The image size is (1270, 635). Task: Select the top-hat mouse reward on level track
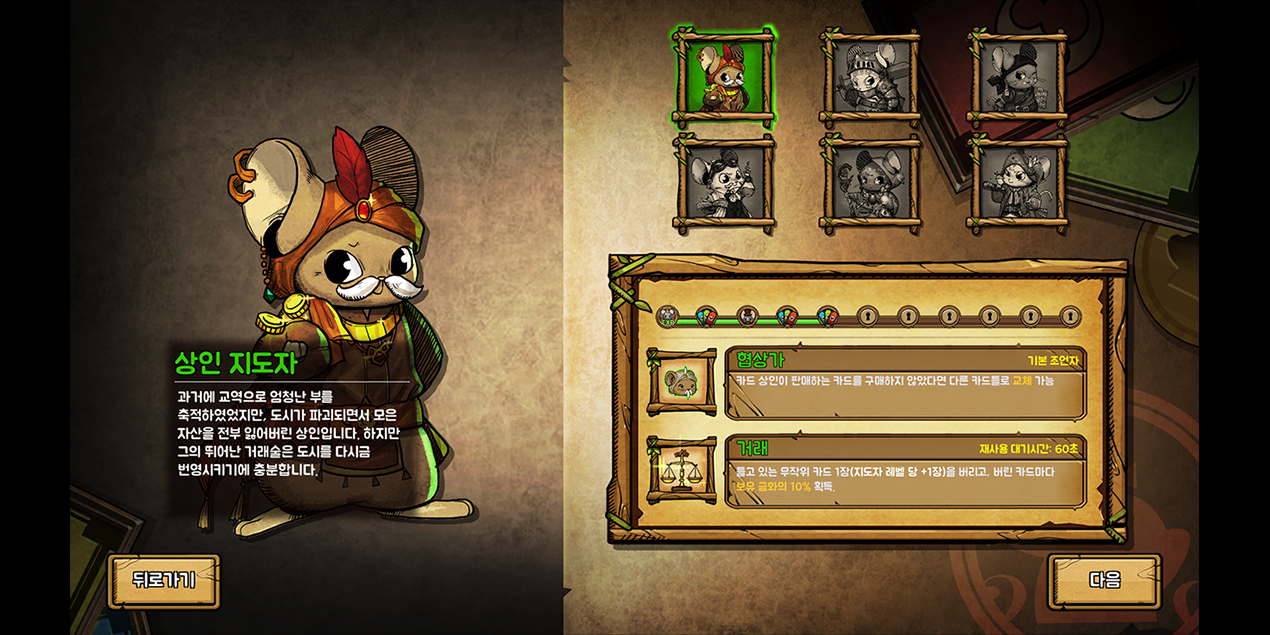747,317
